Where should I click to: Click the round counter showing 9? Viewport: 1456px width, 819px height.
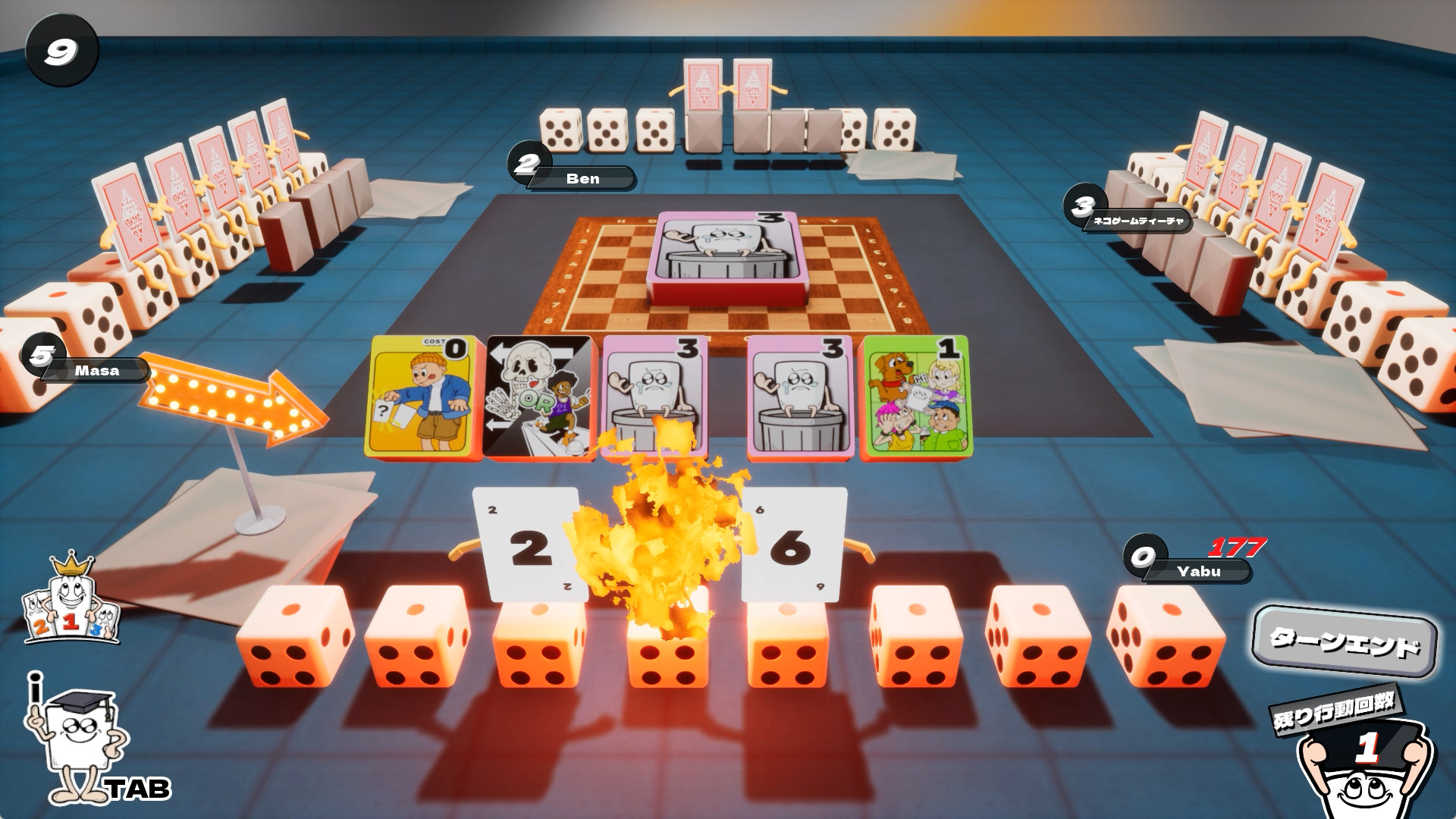click(61, 48)
